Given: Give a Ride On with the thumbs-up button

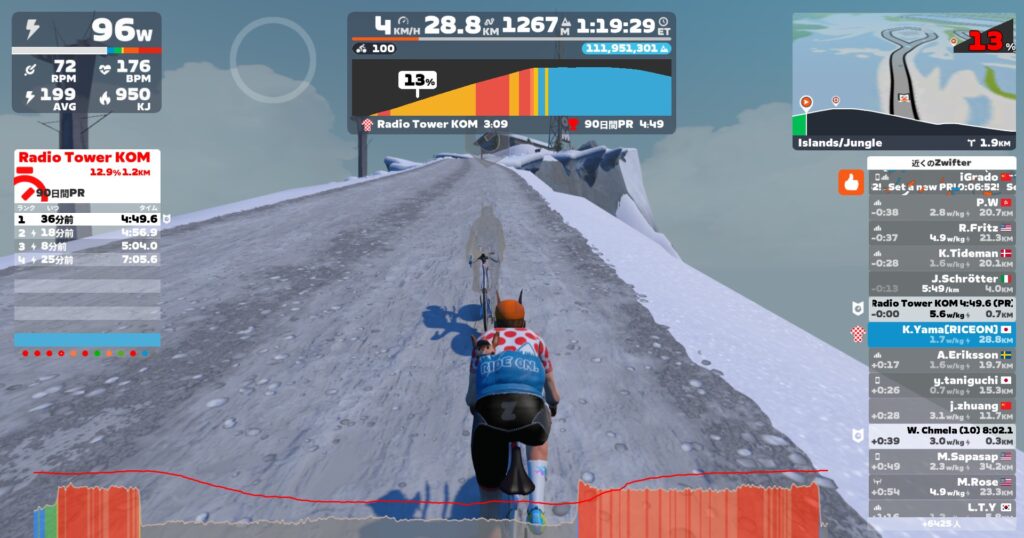Looking at the screenshot, I should 851,183.
